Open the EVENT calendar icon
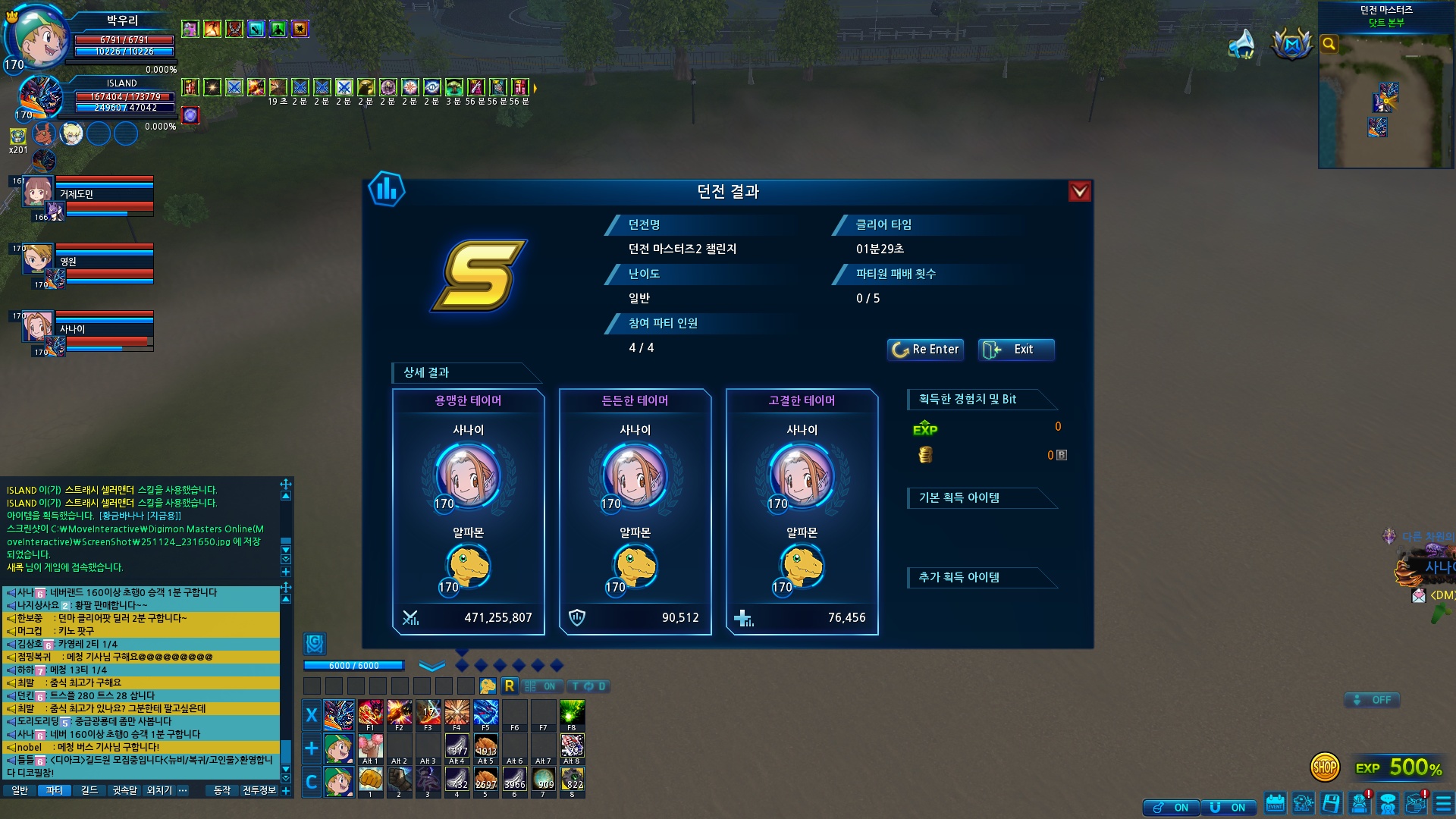This screenshot has height=819, width=1456. click(x=1275, y=803)
